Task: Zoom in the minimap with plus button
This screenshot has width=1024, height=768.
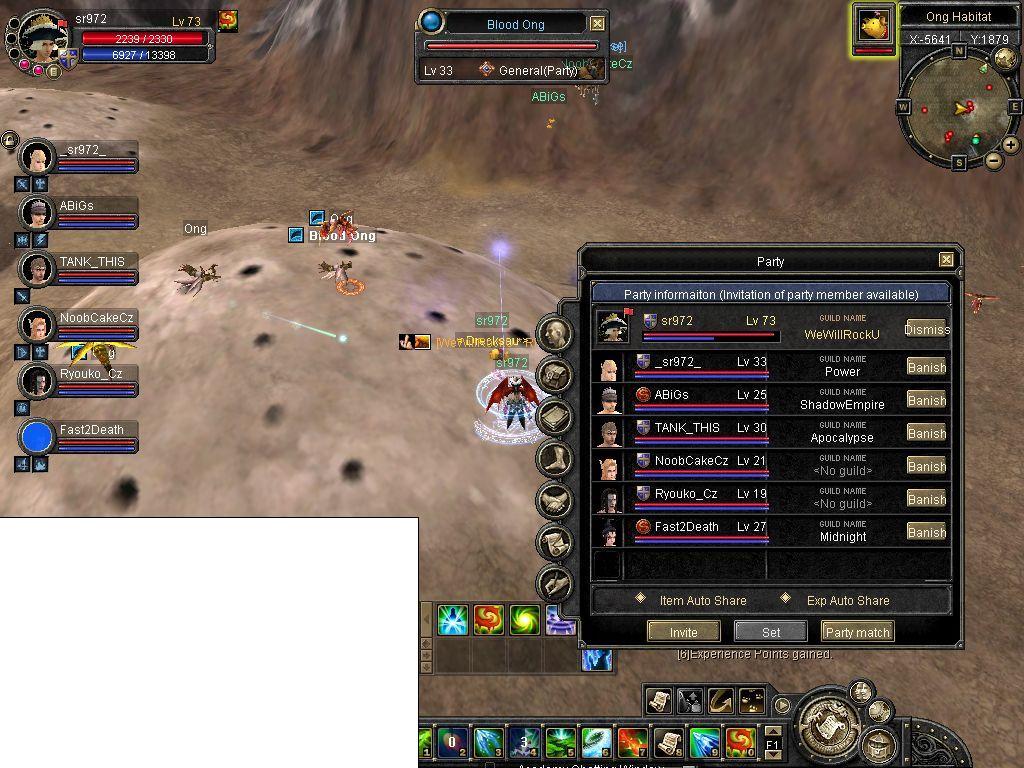Action: click(1011, 145)
